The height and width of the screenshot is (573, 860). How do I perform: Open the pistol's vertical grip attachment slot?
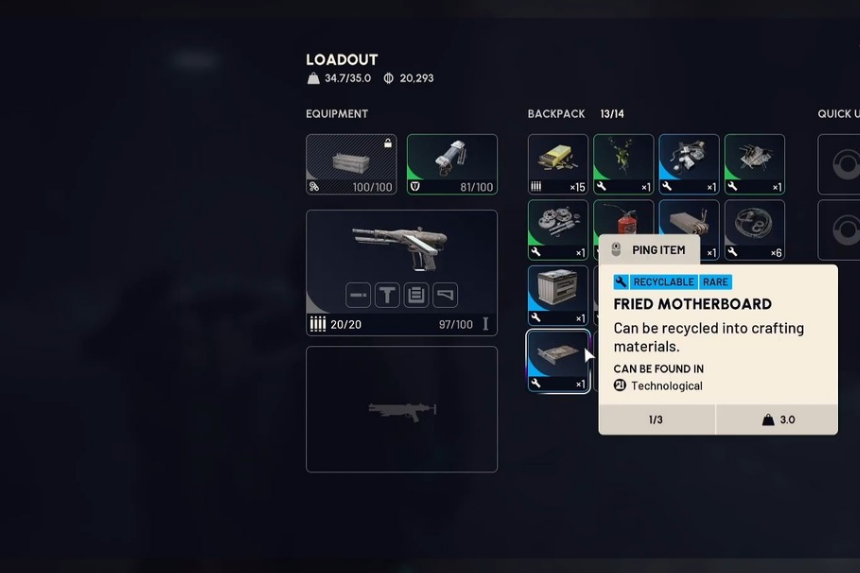coord(387,295)
